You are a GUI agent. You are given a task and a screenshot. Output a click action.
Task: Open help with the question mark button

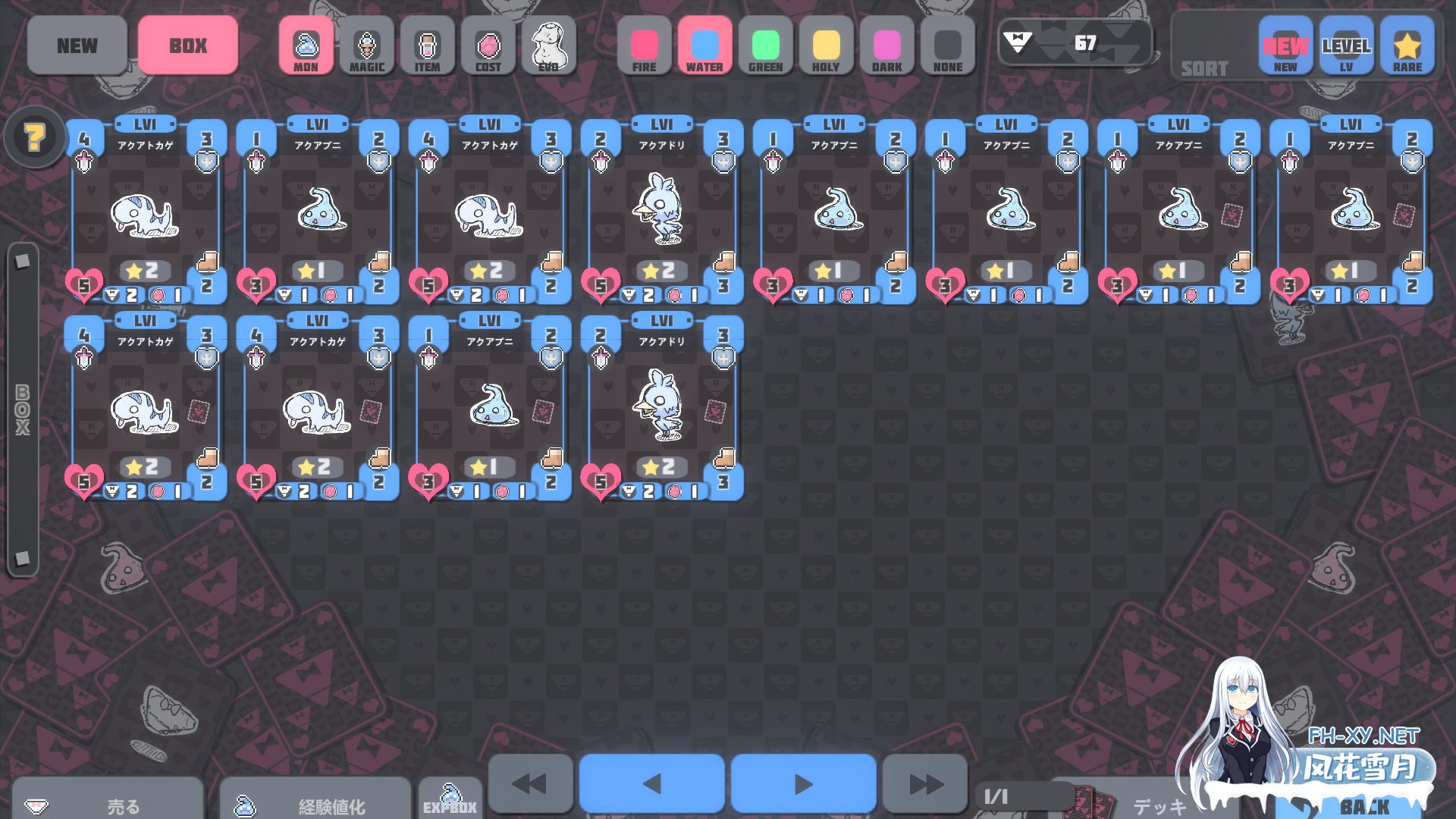coord(34,137)
